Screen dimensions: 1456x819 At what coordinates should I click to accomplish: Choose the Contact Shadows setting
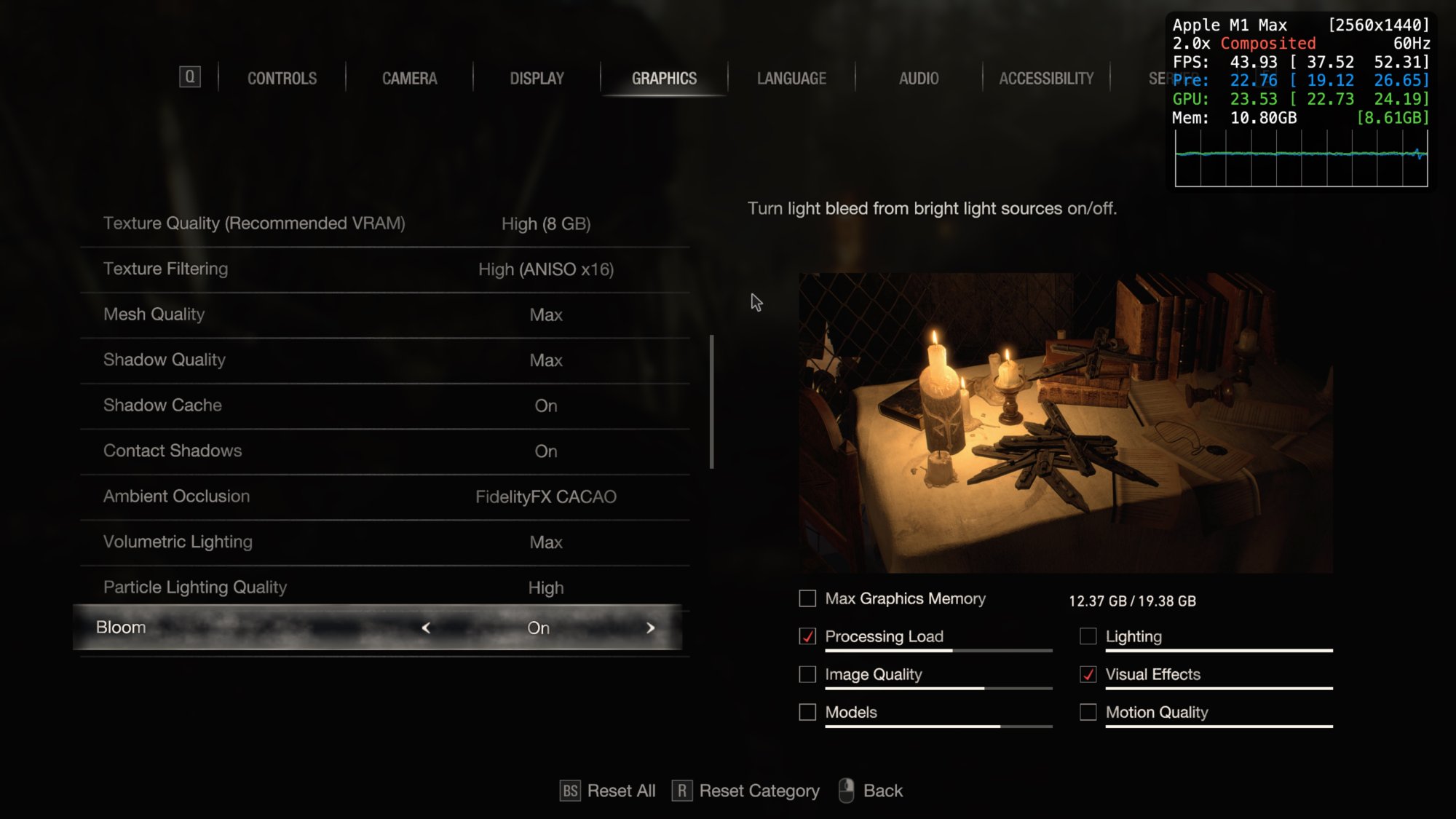384,451
